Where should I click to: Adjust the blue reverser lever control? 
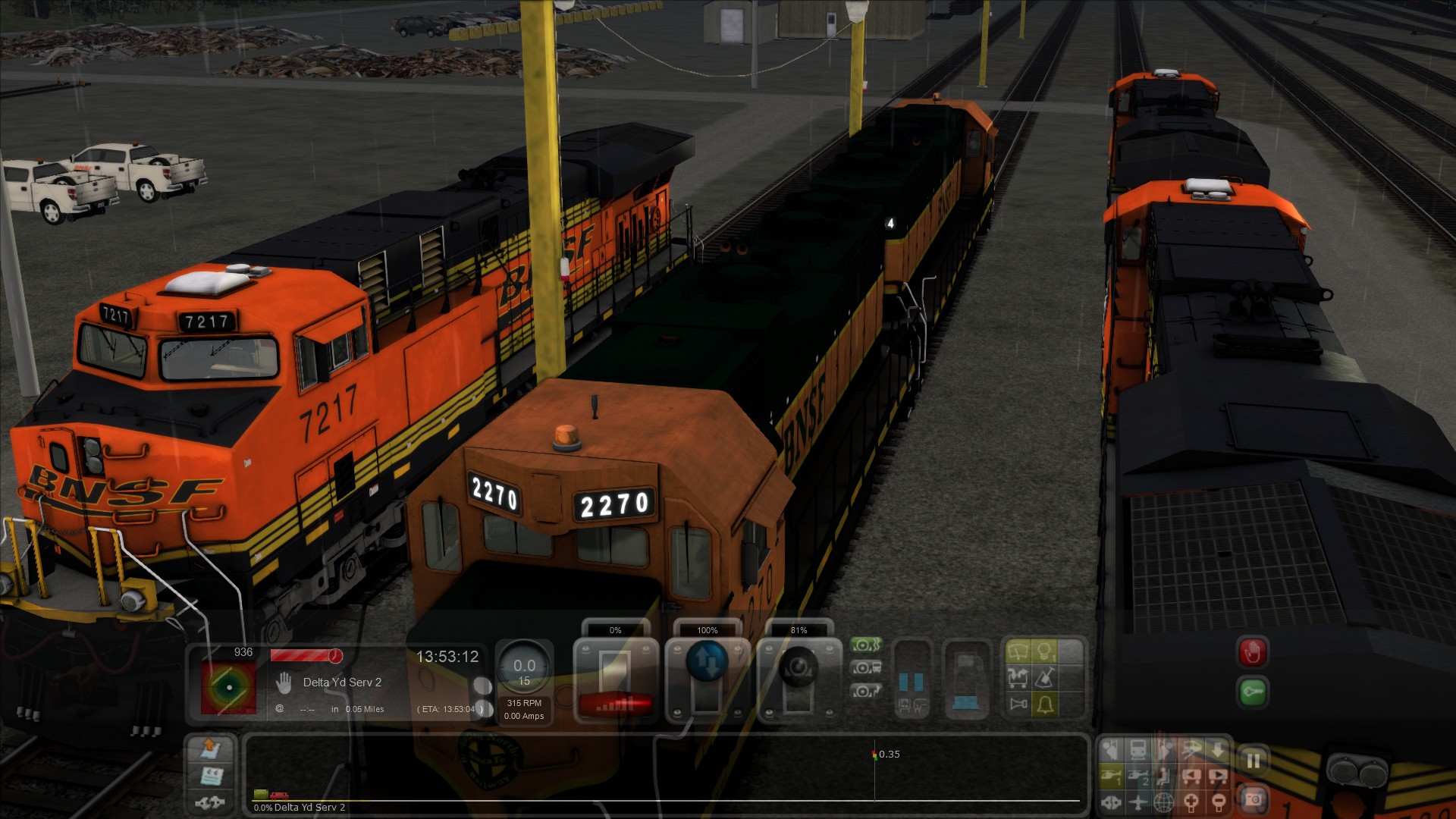click(x=707, y=661)
